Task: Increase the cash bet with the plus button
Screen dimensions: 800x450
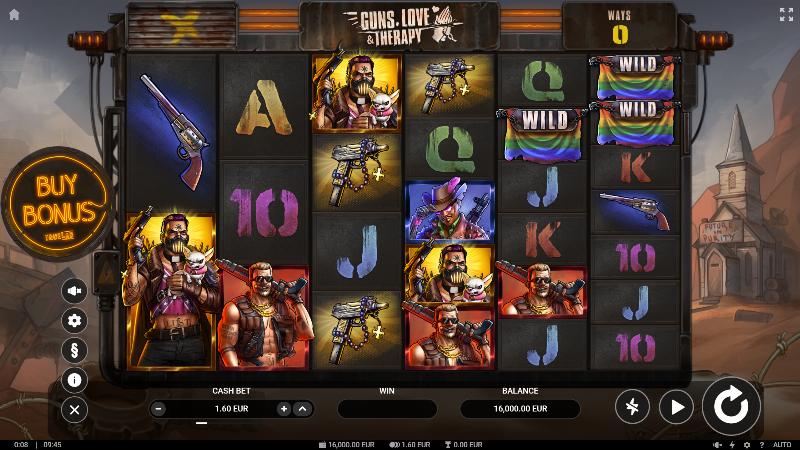Action: coord(284,409)
